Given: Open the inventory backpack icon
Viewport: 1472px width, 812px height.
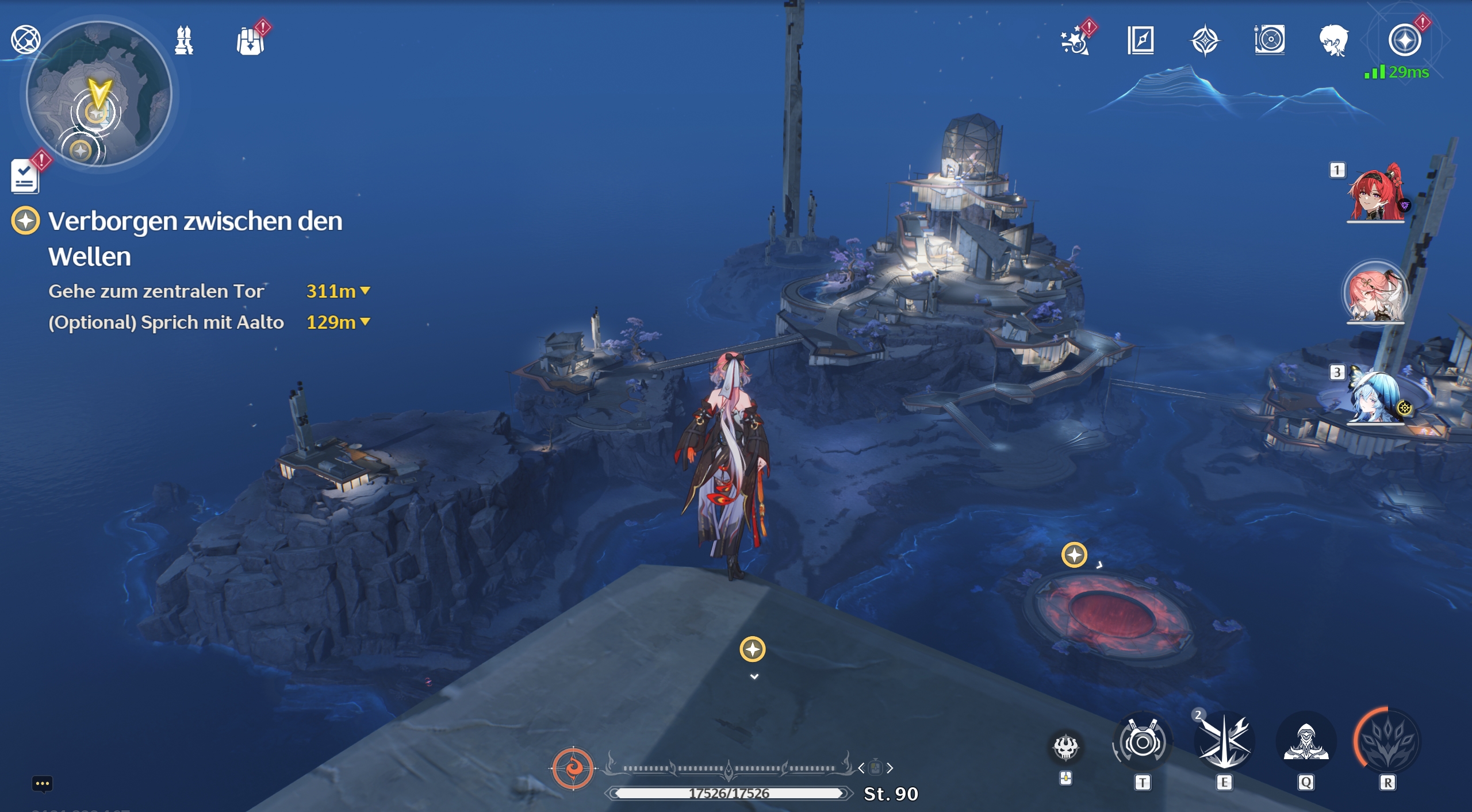Looking at the screenshot, I should 252,40.
